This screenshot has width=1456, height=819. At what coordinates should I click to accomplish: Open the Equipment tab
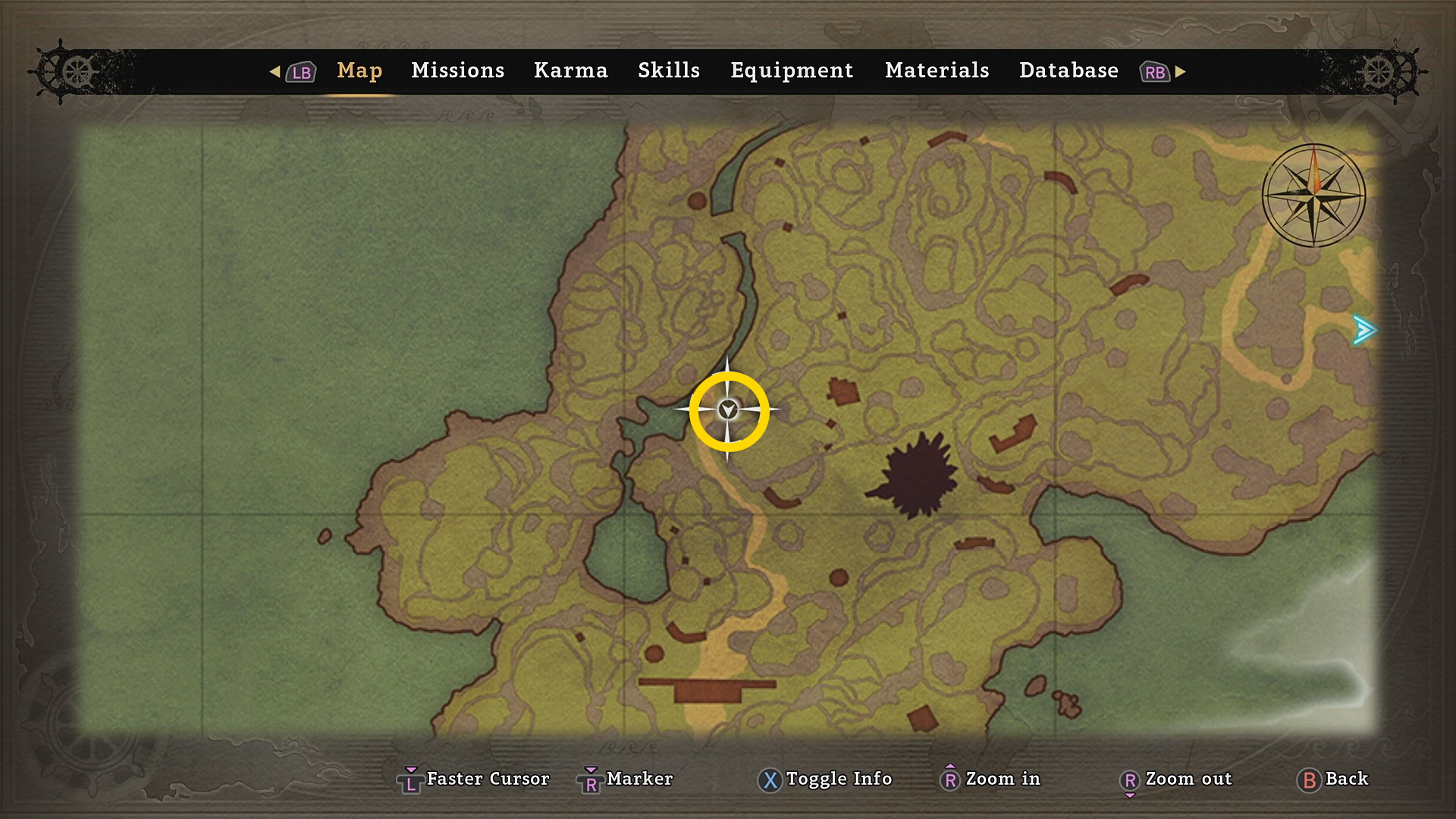(x=791, y=71)
